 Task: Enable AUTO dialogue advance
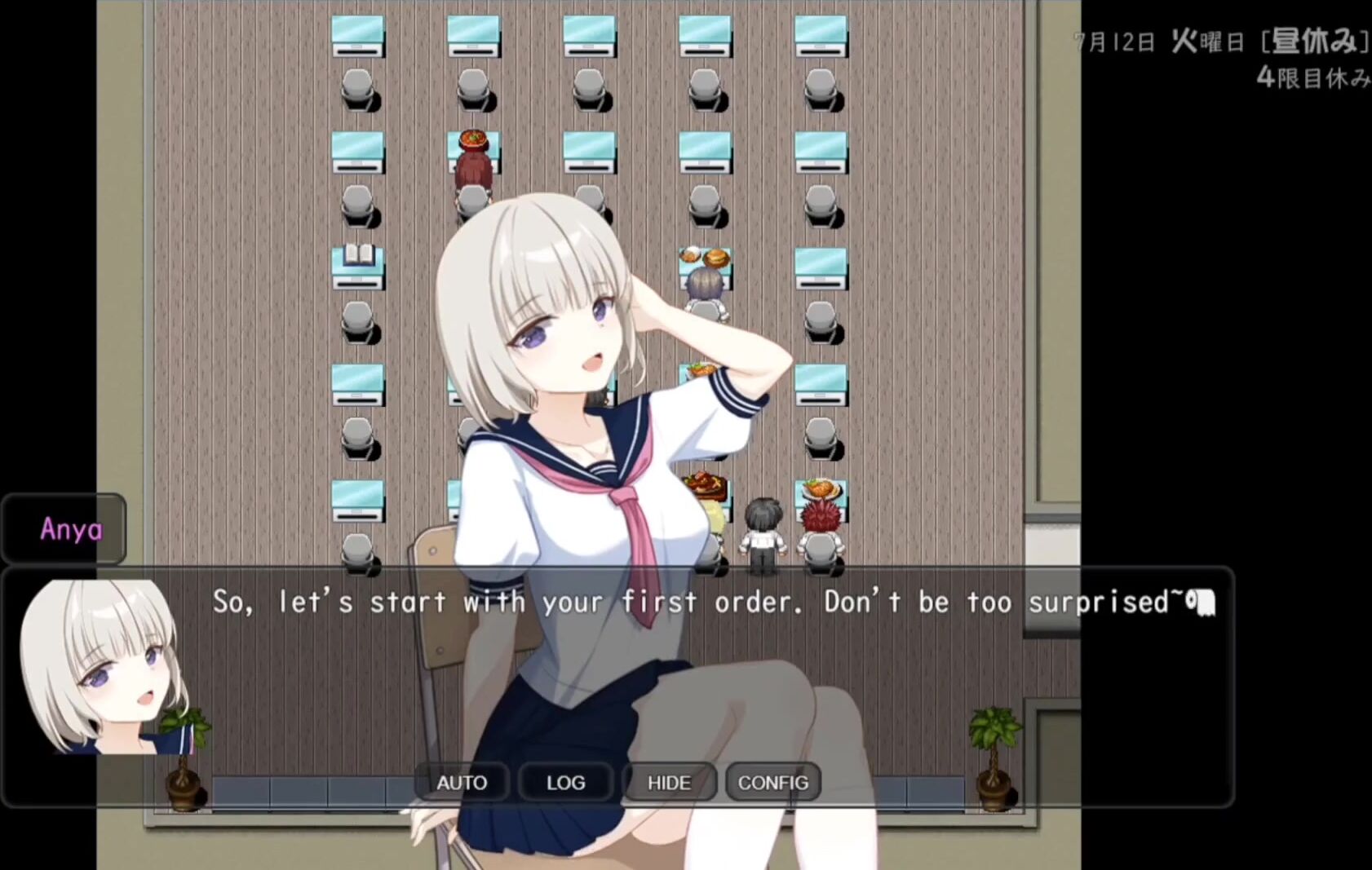click(x=462, y=783)
